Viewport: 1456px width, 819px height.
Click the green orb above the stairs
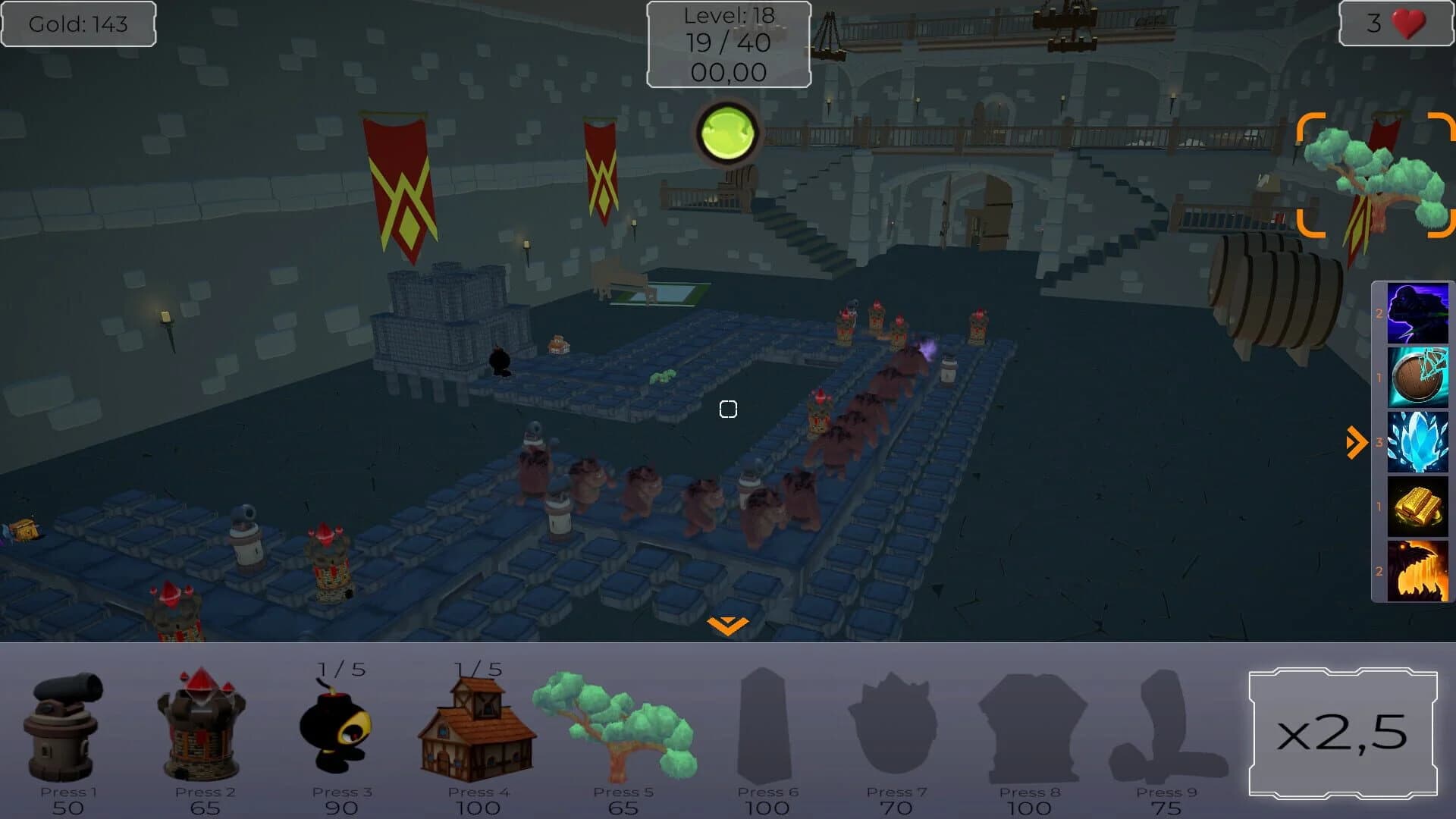tap(726, 132)
